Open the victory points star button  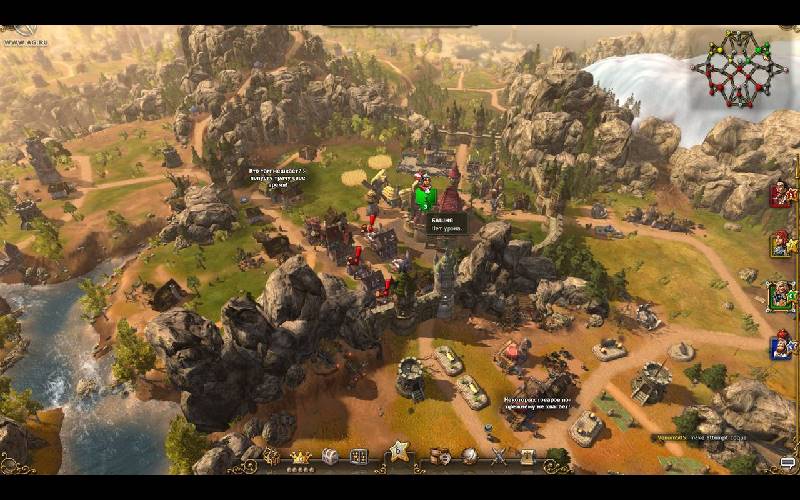[x=400, y=451]
